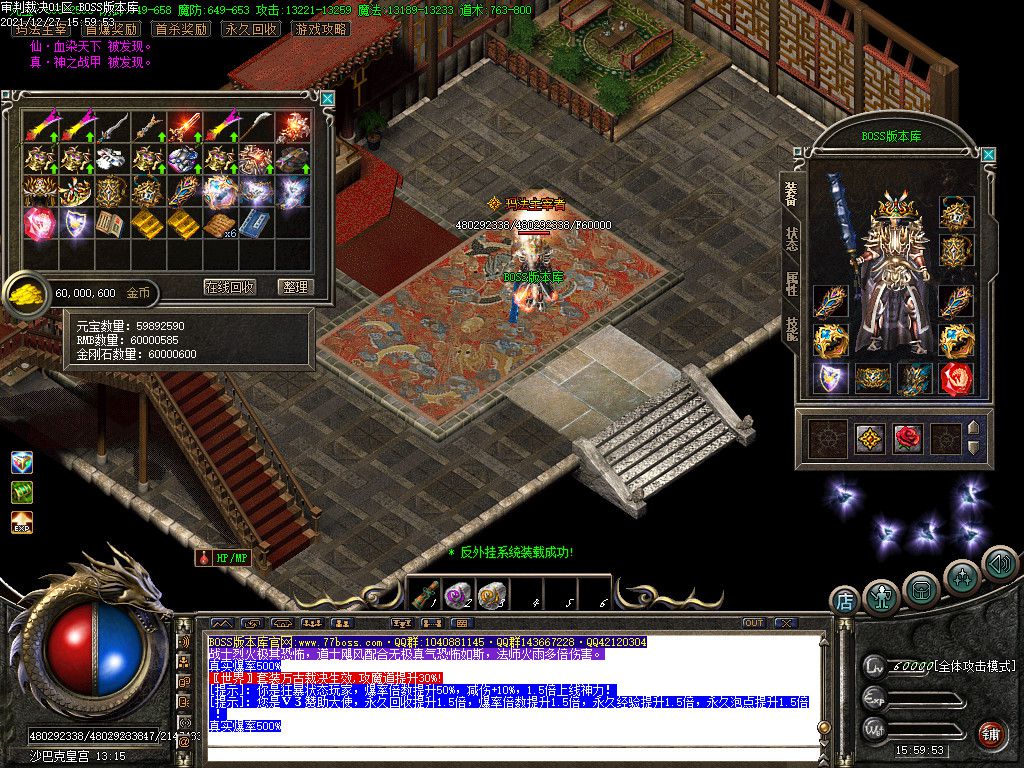1024x768 pixels.
Task: Select the scroll stack marked x6
Action: click(219, 224)
